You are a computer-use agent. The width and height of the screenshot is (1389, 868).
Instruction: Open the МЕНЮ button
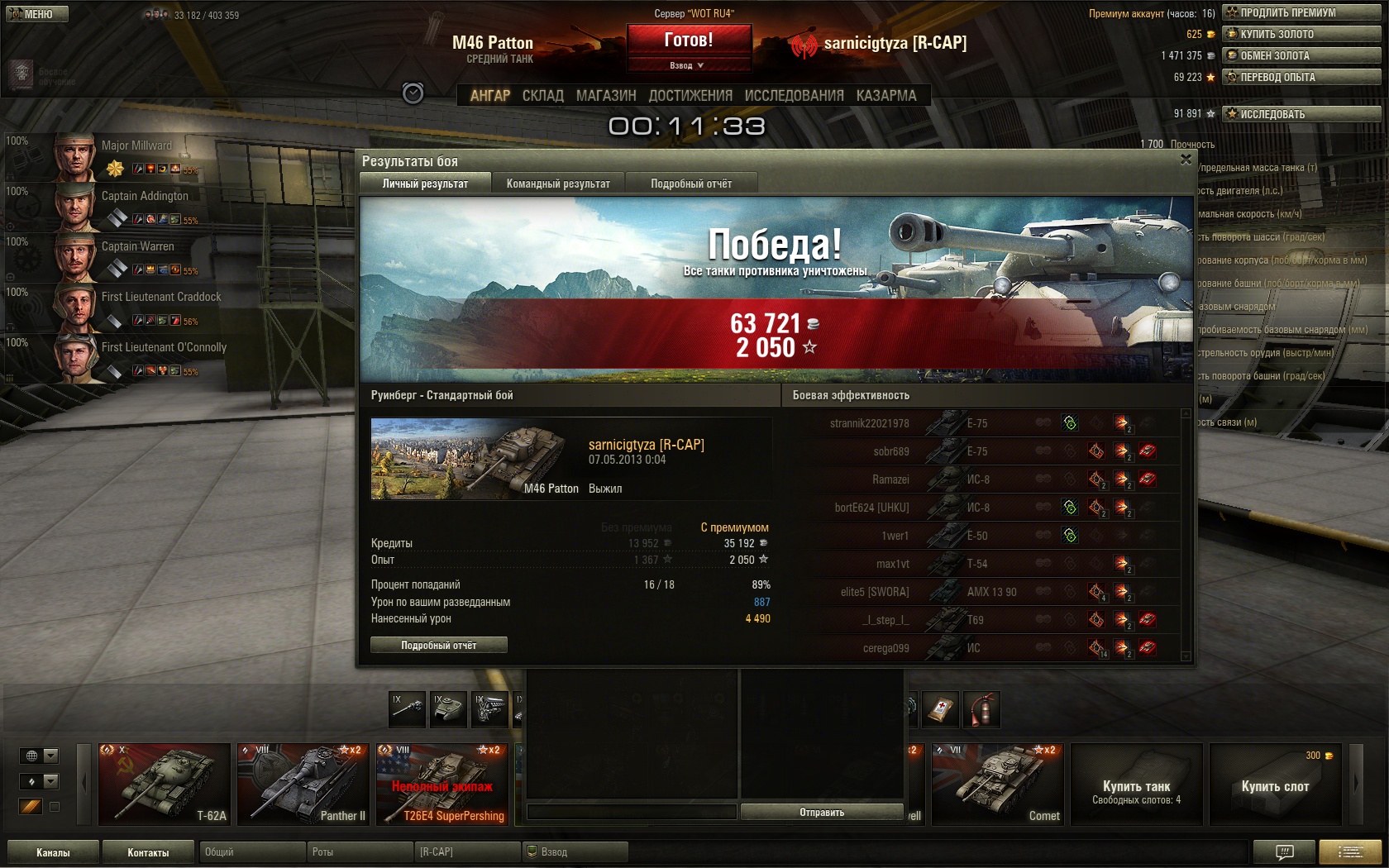pyautogui.click(x=36, y=14)
